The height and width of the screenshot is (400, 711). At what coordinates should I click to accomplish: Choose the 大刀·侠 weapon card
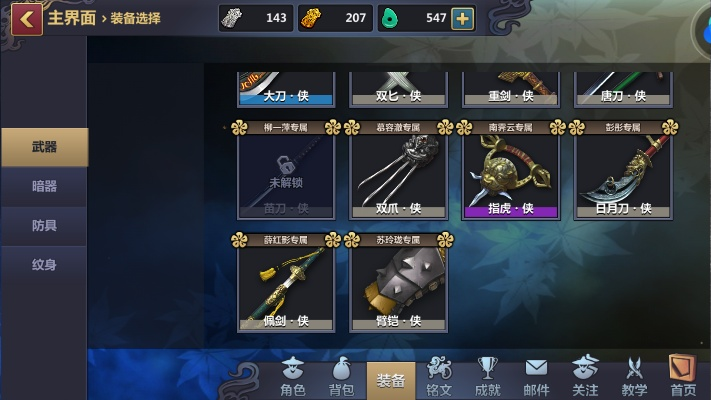click(x=286, y=88)
